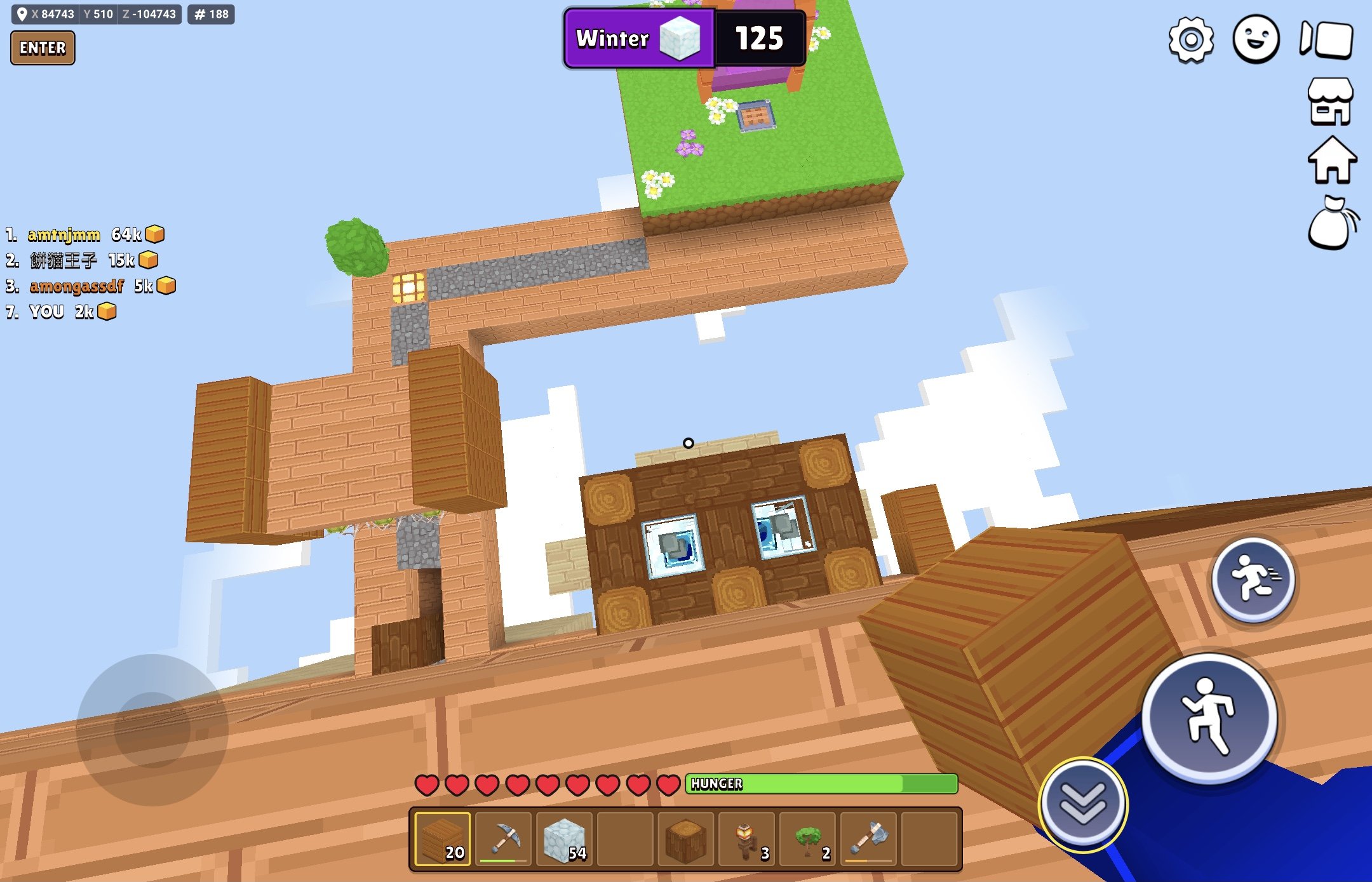1372x882 pixels.
Task: Select the snow block stack of 54
Action: point(565,839)
